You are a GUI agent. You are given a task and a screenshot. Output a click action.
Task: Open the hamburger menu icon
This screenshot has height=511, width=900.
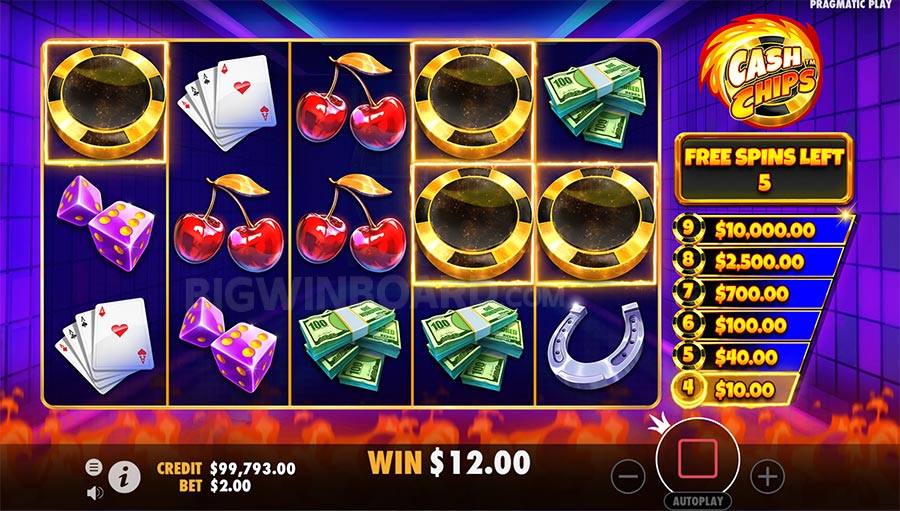[x=94, y=467]
